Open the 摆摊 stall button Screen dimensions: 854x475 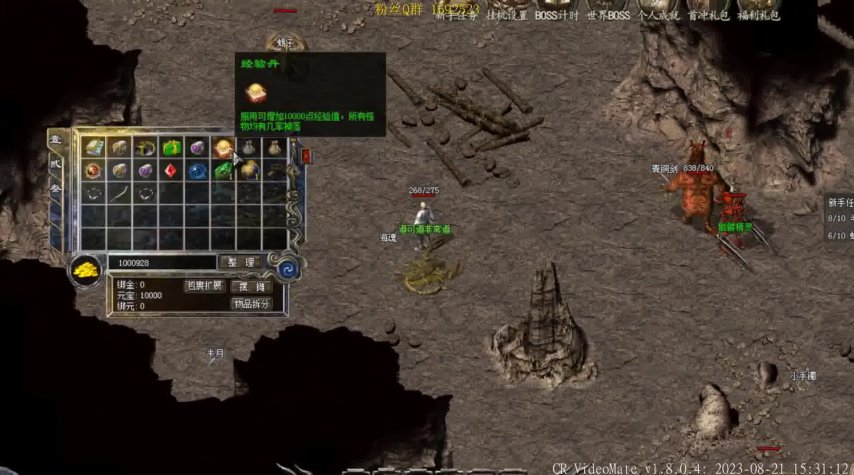(251, 286)
